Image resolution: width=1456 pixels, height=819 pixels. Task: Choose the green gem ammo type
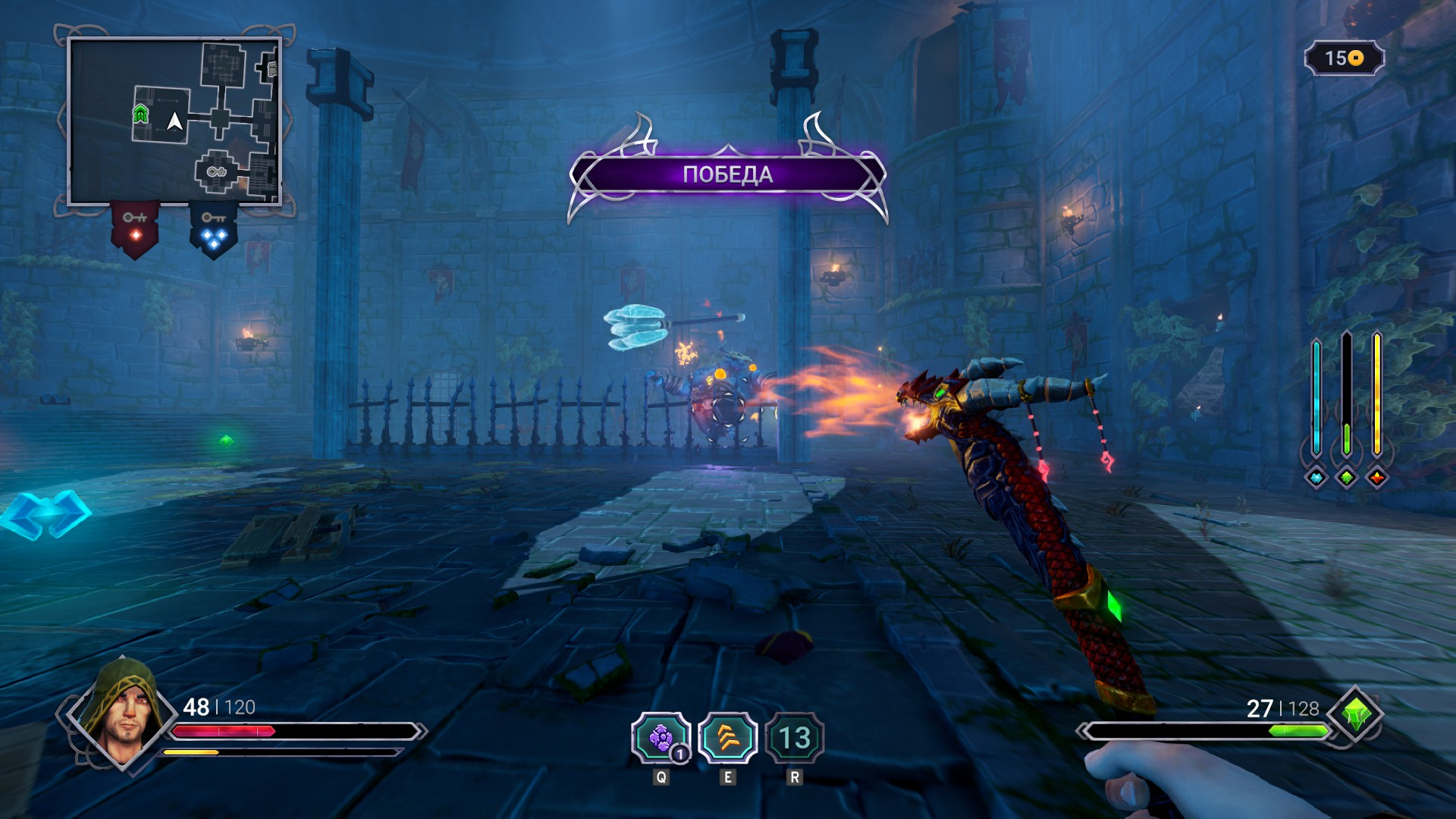[x=1347, y=478]
